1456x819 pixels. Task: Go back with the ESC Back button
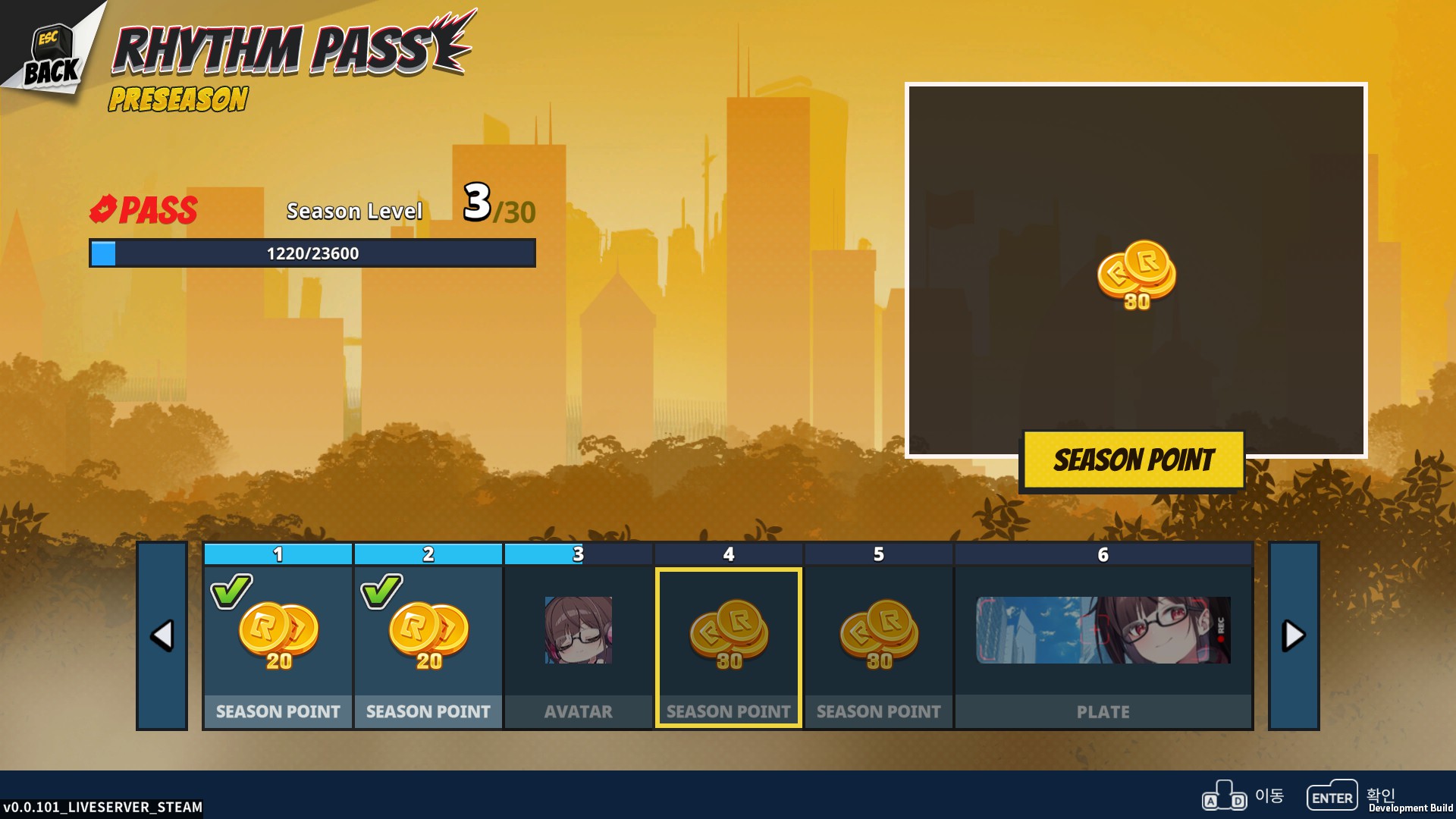coord(50,57)
